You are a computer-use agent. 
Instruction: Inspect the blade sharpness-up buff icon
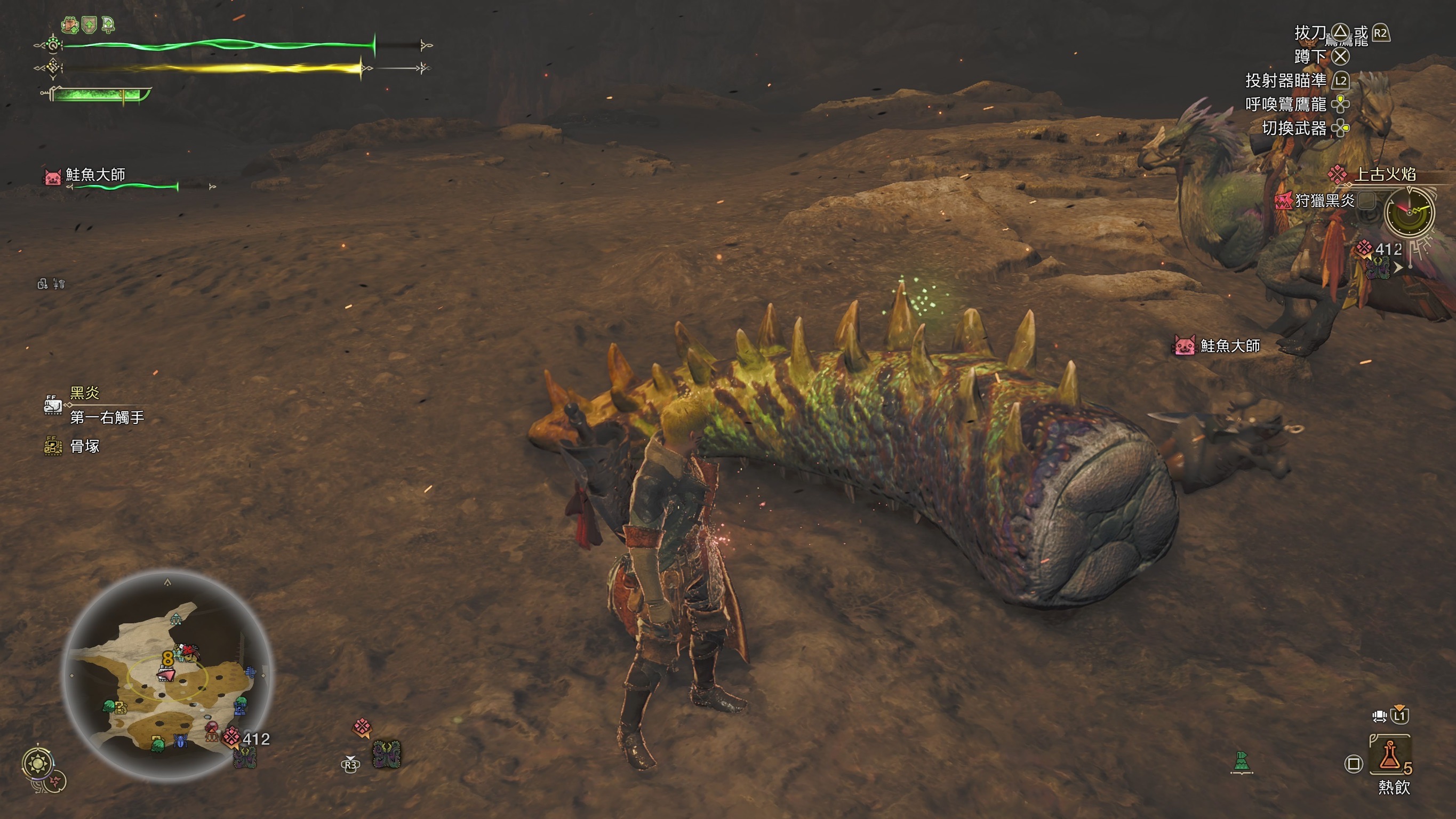coord(107,25)
